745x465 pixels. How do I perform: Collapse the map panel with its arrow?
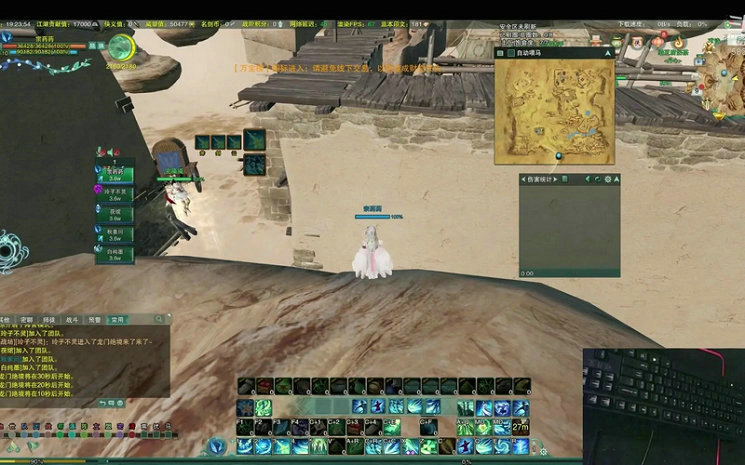606,53
